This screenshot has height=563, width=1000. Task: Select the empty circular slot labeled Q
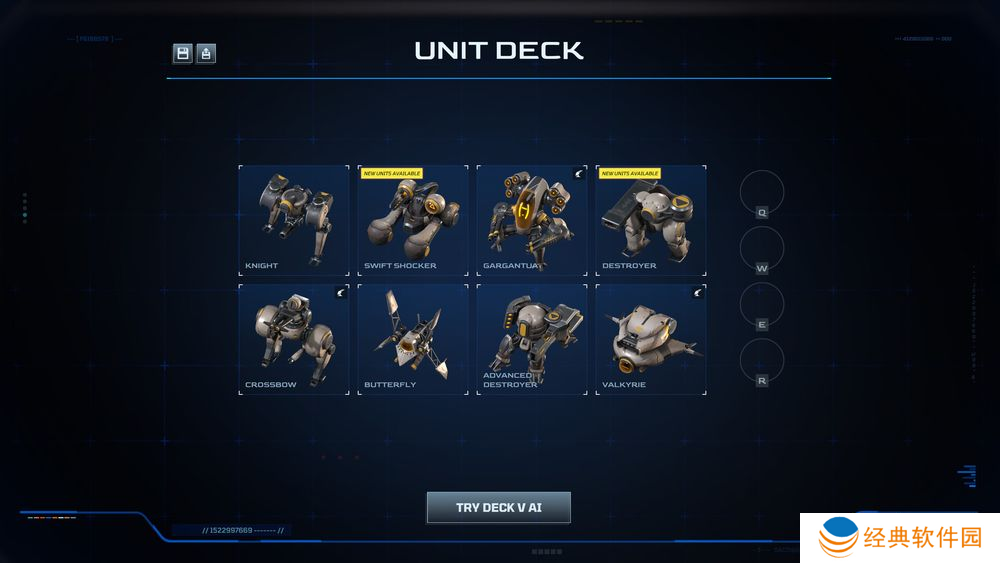tap(762, 192)
